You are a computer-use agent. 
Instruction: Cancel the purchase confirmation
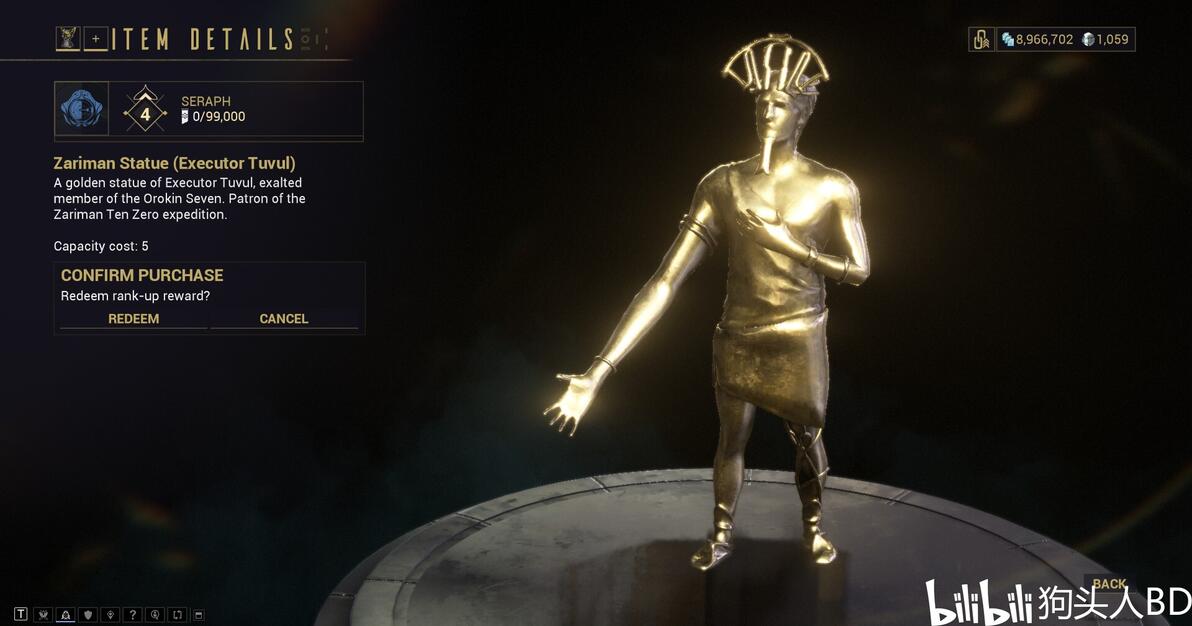tap(284, 318)
